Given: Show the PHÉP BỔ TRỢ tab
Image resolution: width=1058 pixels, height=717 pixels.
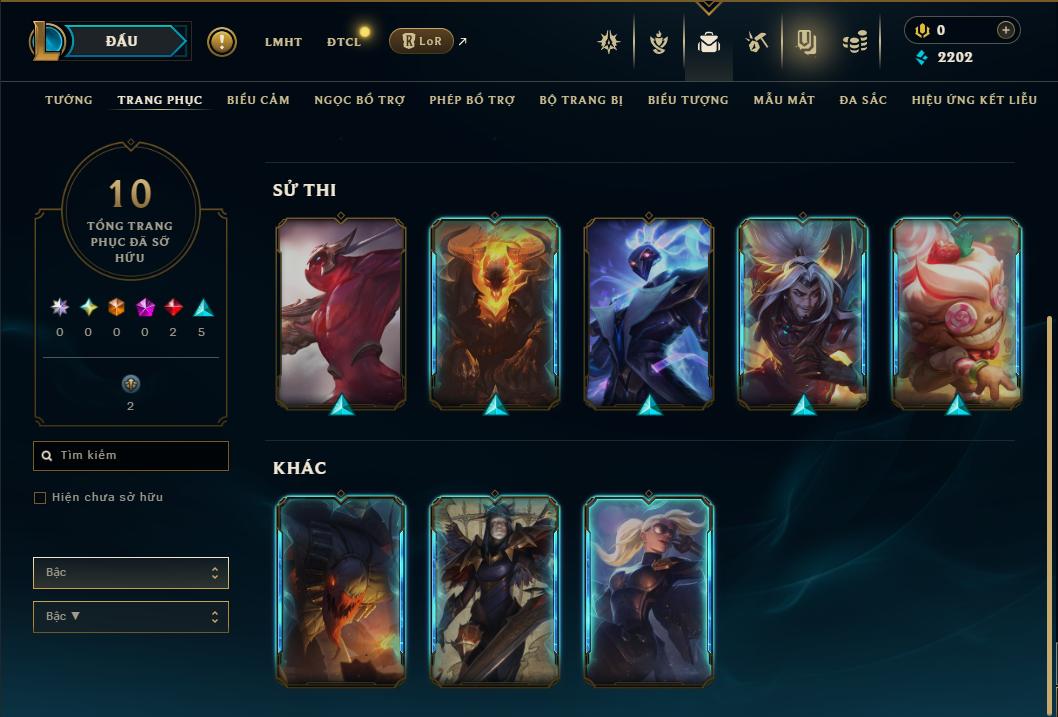Looking at the screenshot, I should pos(472,100).
